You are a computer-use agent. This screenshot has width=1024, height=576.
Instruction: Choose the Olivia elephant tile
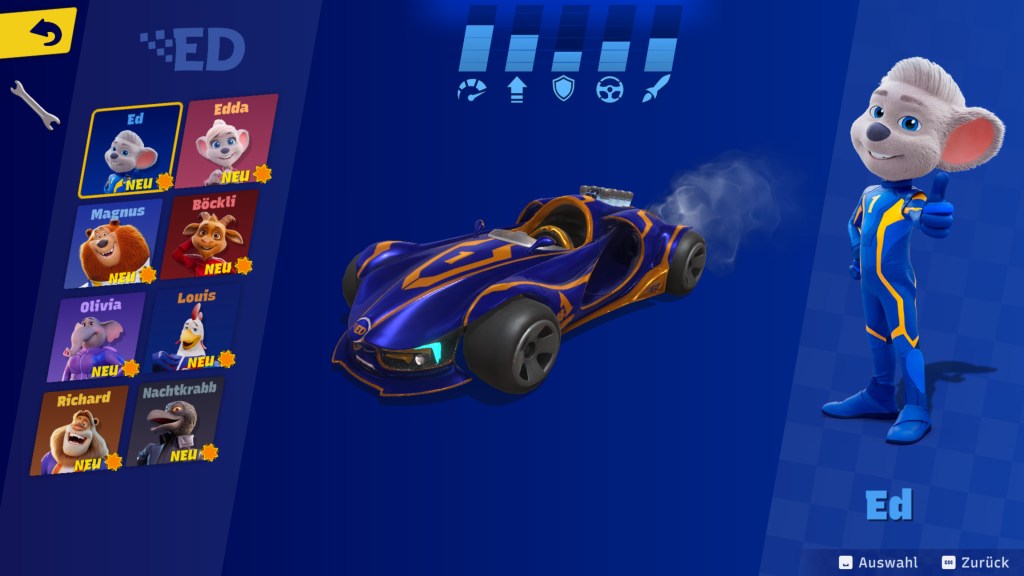point(100,336)
